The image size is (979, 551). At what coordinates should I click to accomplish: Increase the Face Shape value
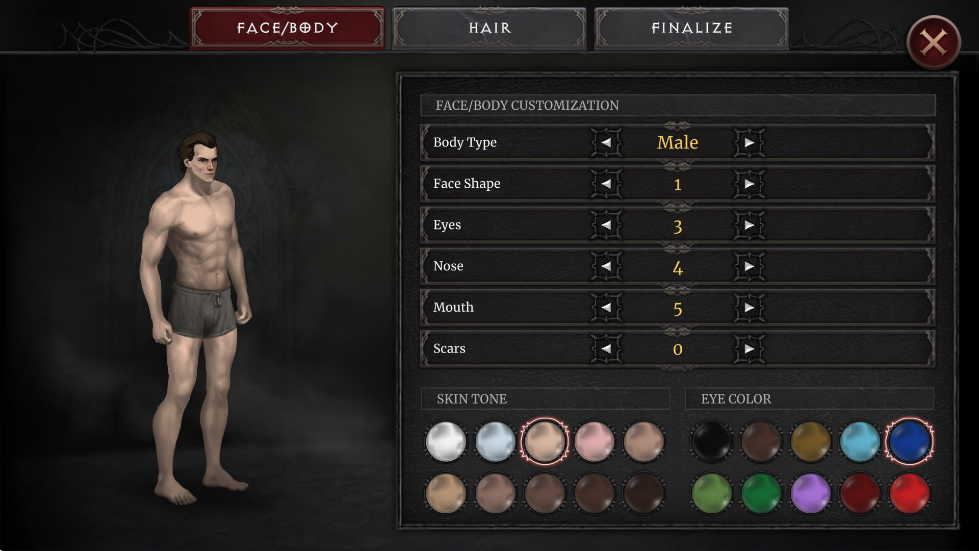pos(749,184)
